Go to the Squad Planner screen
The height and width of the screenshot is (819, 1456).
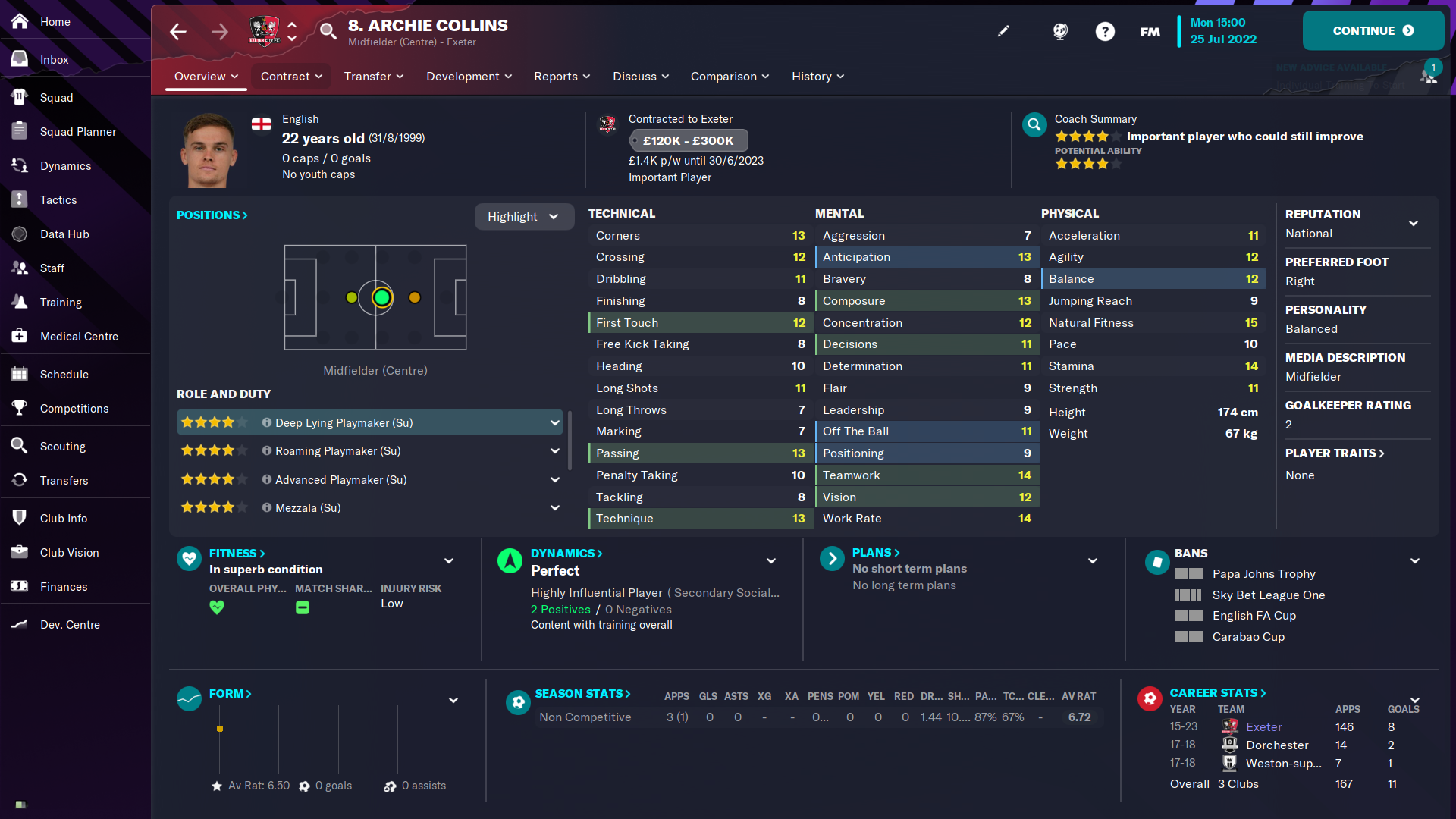click(77, 132)
